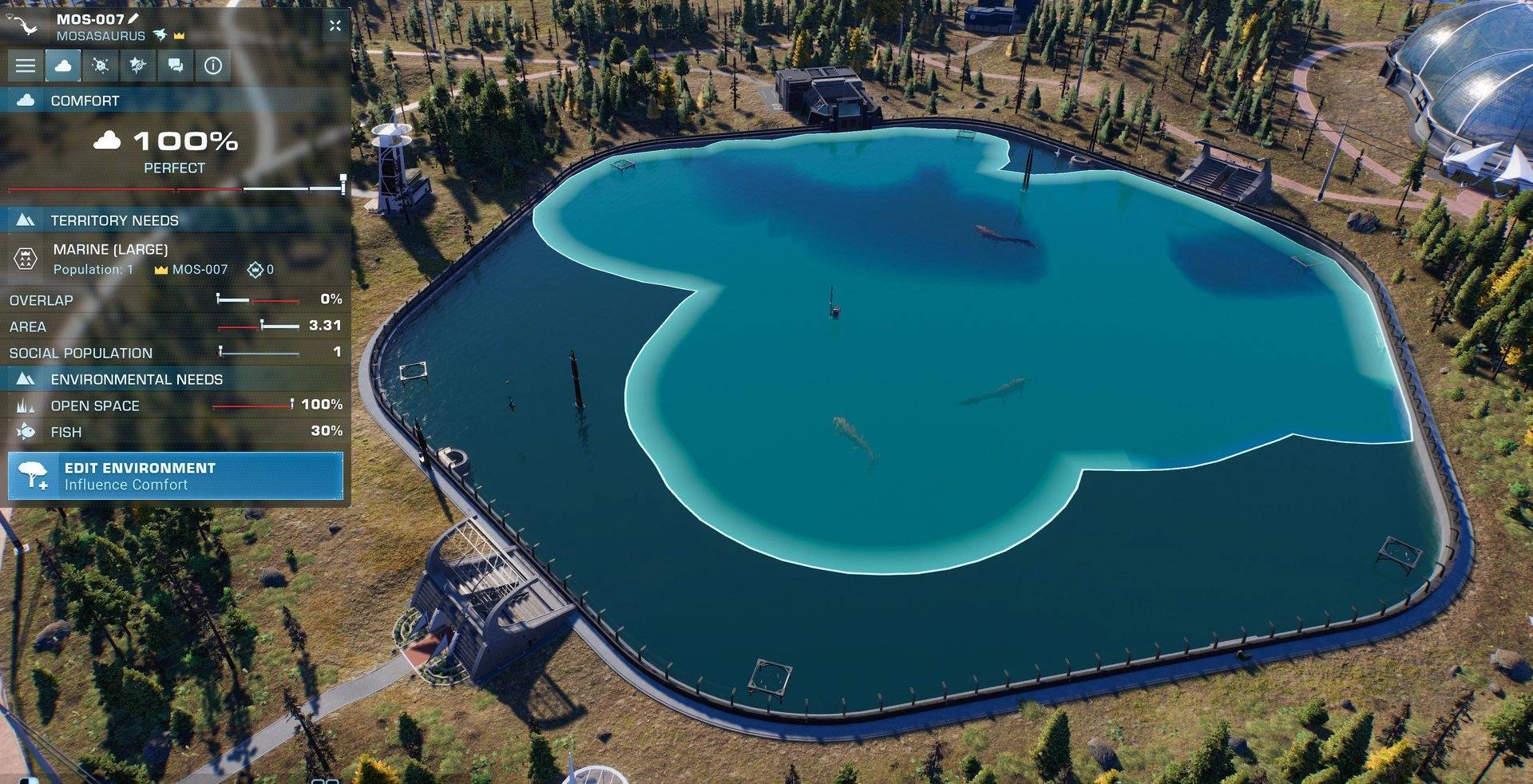Select the cloud Comfort tab
The height and width of the screenshot is (784, 1533).
tap(63, 65)
